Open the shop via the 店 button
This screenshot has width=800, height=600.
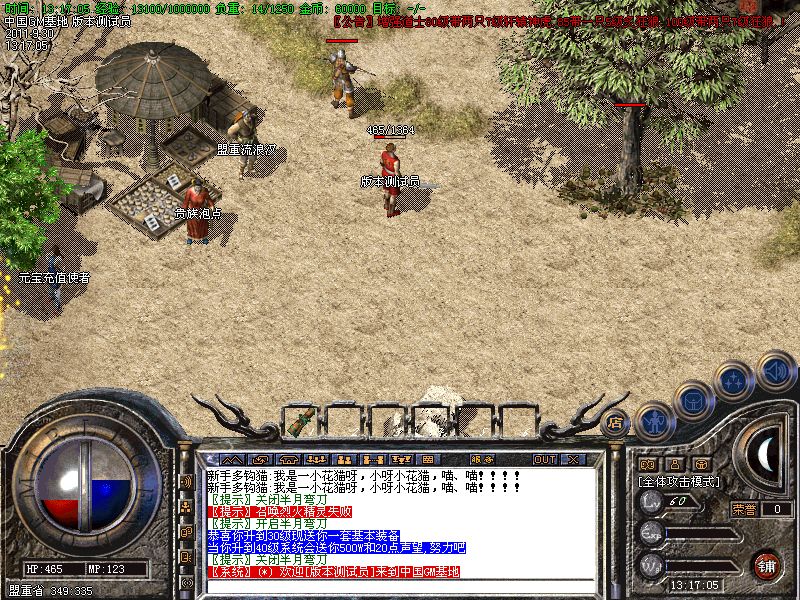tap(616, 421)
